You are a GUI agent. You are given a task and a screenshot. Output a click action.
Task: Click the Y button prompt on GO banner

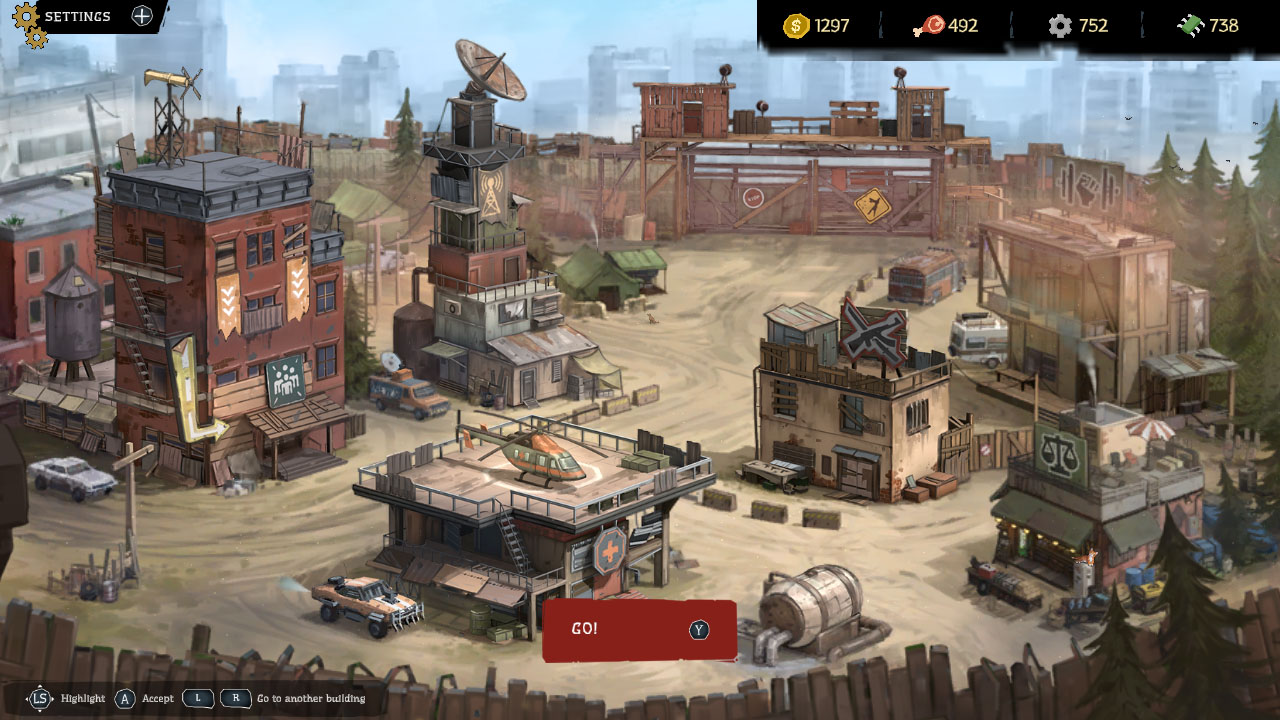[700, 630]
